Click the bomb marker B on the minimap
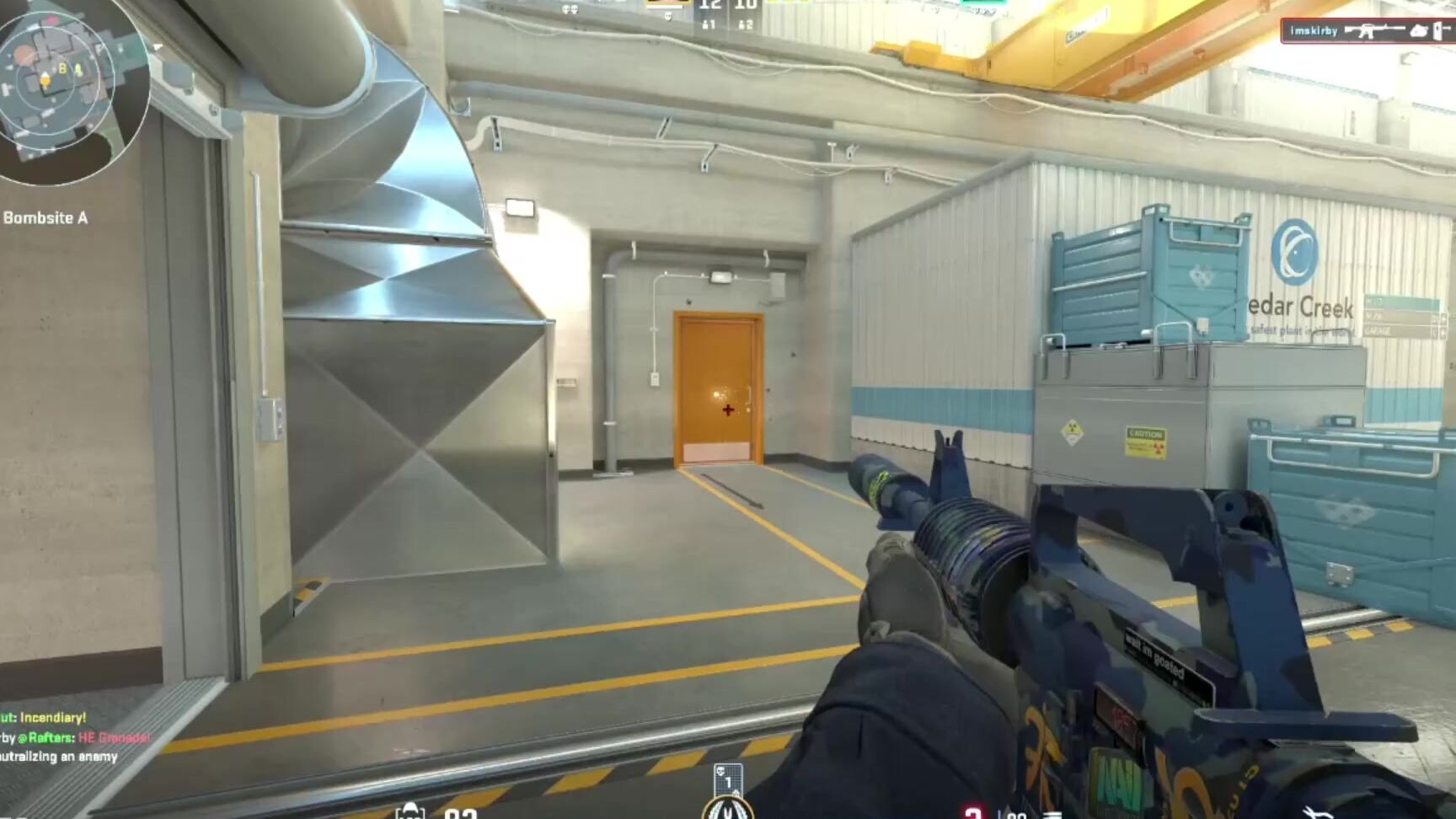This screenshot has width=1456, height=819. pyautogui.click(x=62, y=68)
